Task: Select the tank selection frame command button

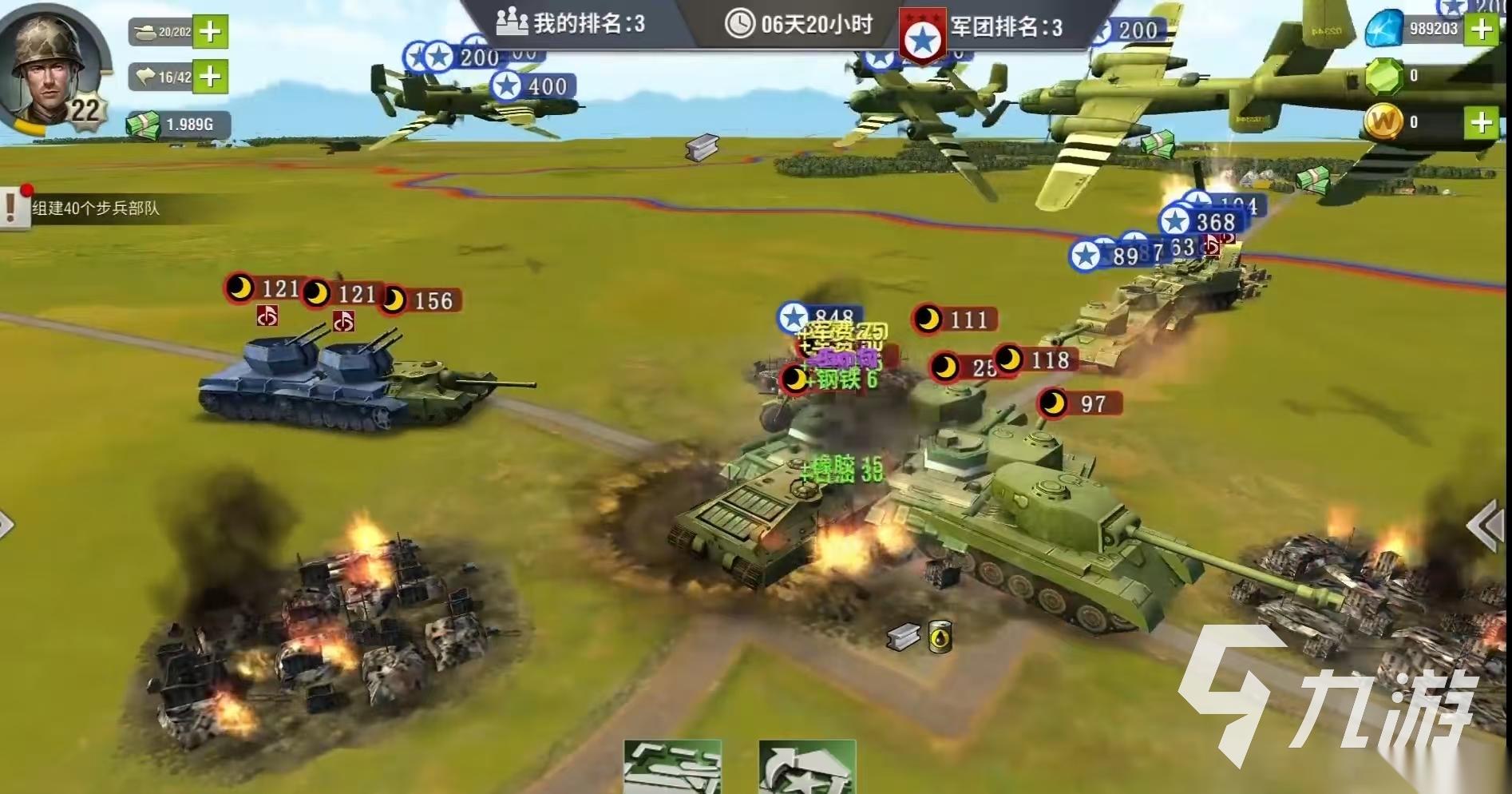Action: [672, 768]
